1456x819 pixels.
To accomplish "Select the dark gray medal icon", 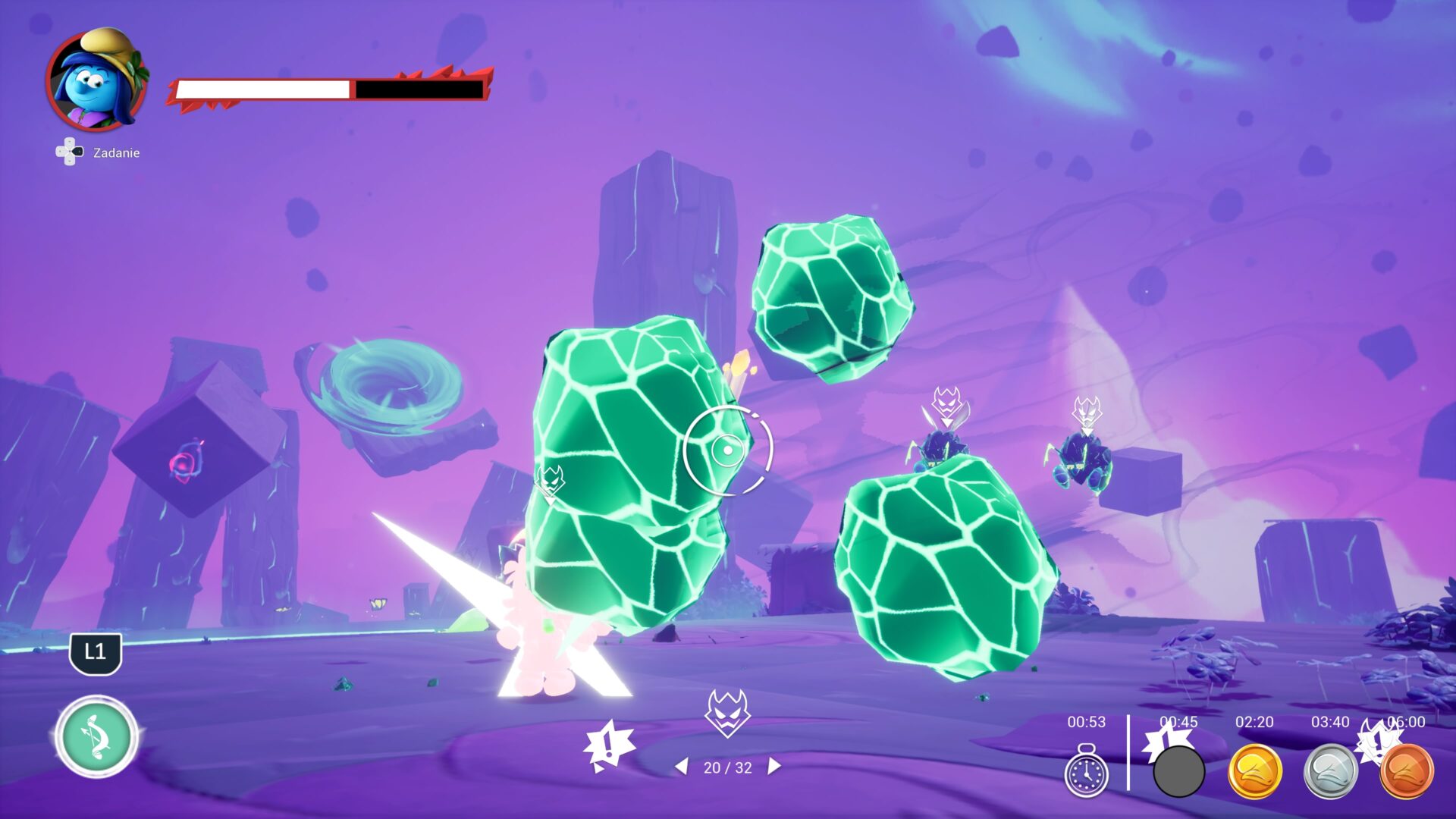I will [x=1178, y=772].
